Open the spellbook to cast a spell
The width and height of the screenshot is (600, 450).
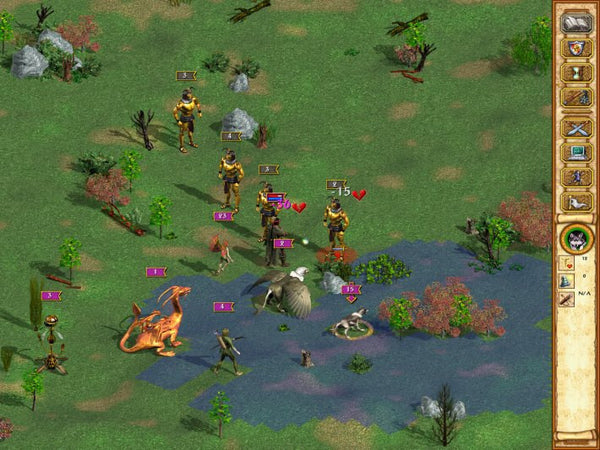575,22
